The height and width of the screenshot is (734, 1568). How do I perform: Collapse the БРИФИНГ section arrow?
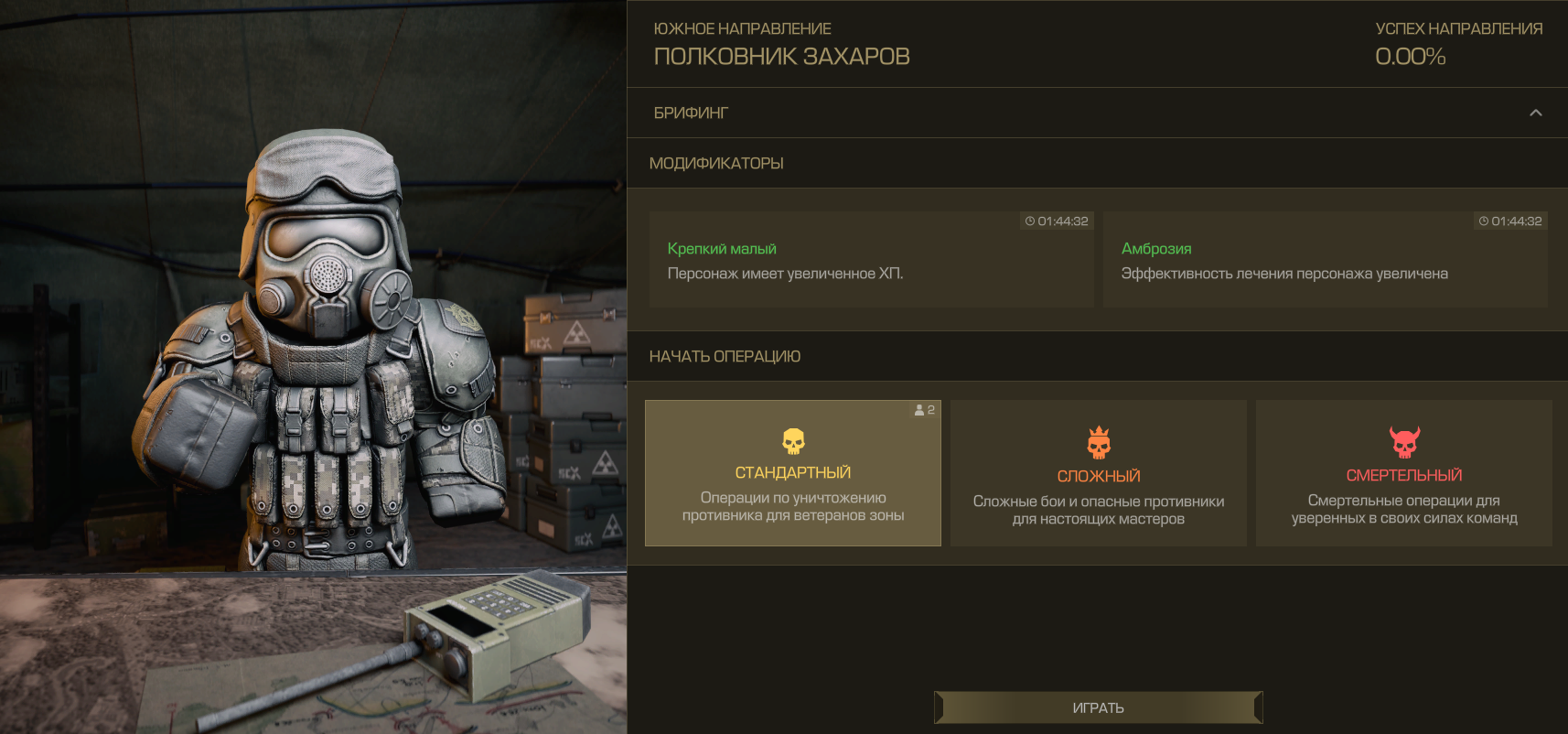click(1535, 113)
